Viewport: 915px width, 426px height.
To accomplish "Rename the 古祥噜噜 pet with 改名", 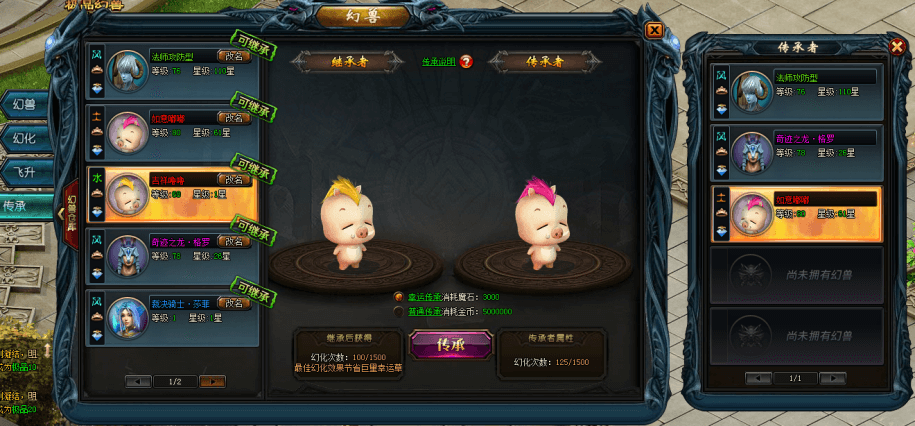I will coord(234,180).
